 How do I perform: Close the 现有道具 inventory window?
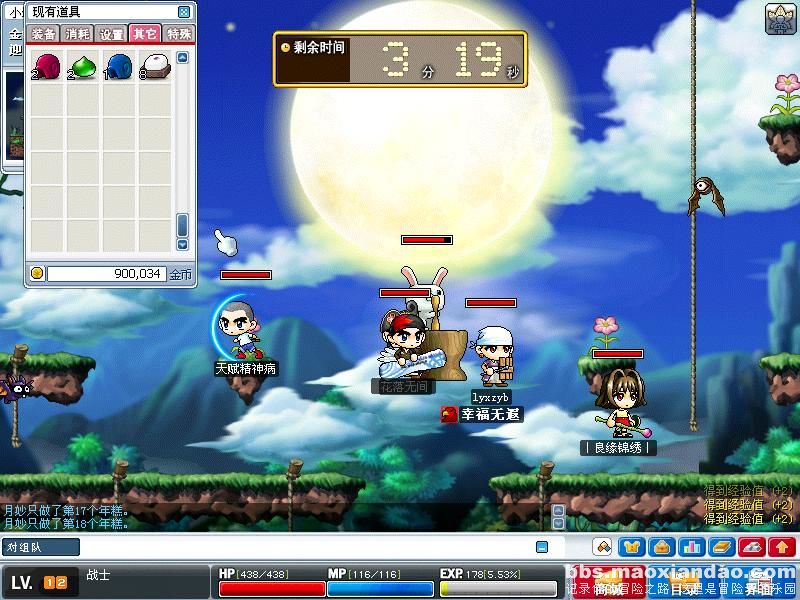coord(184,12)
